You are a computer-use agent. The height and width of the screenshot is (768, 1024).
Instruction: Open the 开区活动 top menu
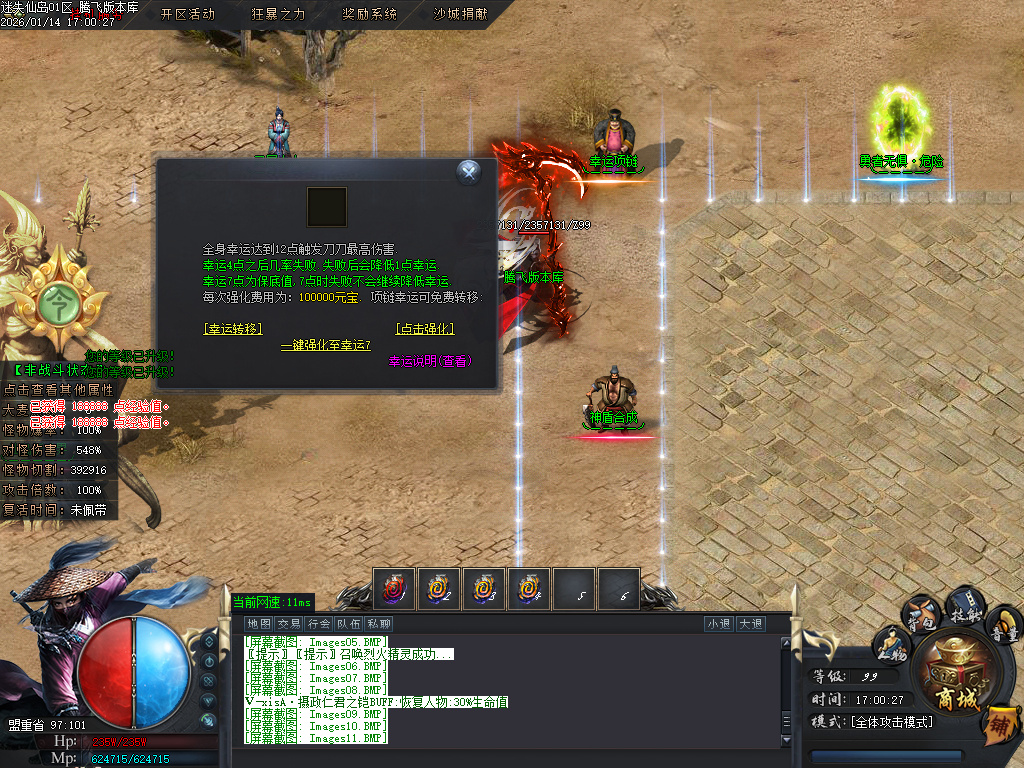(x=187, y=14)
